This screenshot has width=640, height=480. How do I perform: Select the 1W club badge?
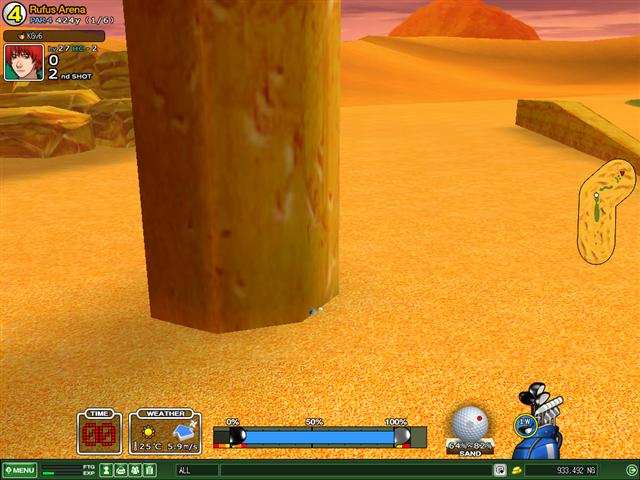tap(524, 423)
